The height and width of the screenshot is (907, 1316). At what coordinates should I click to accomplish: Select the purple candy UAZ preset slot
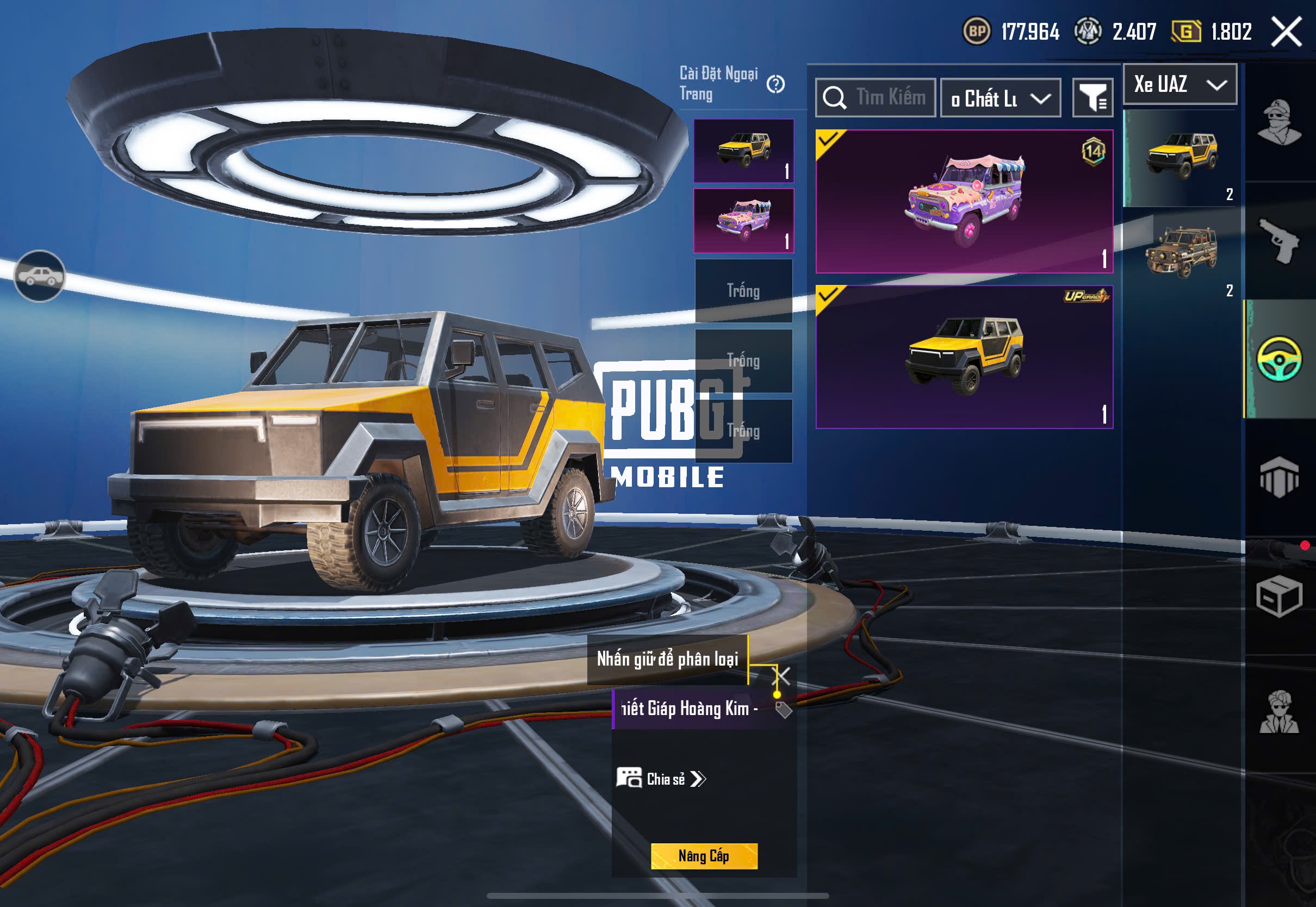[x=743, y=221]
